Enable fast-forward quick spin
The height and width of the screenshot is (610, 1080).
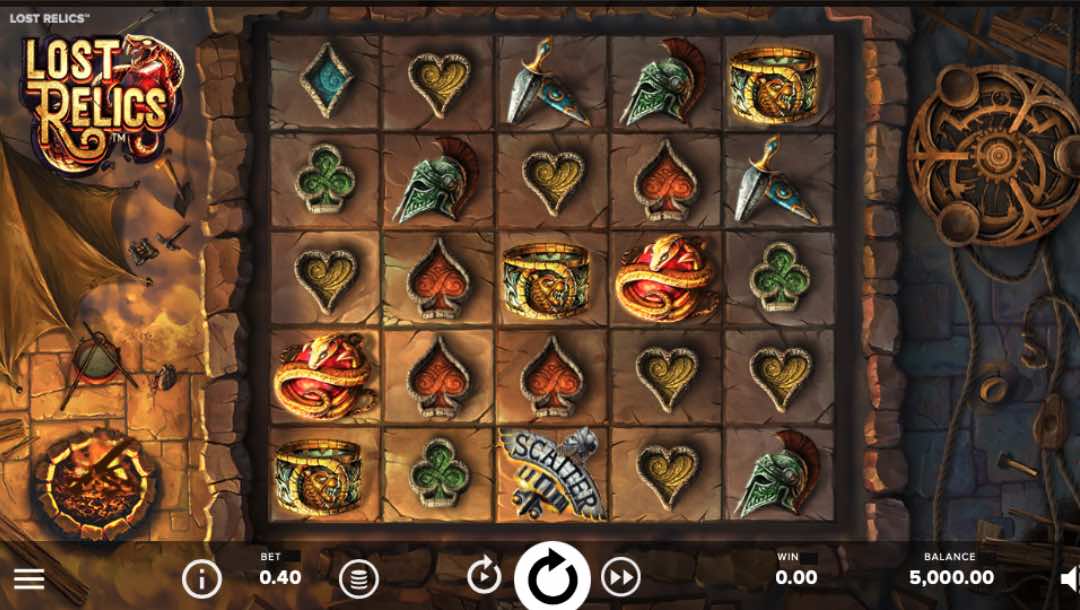[620, 576]
